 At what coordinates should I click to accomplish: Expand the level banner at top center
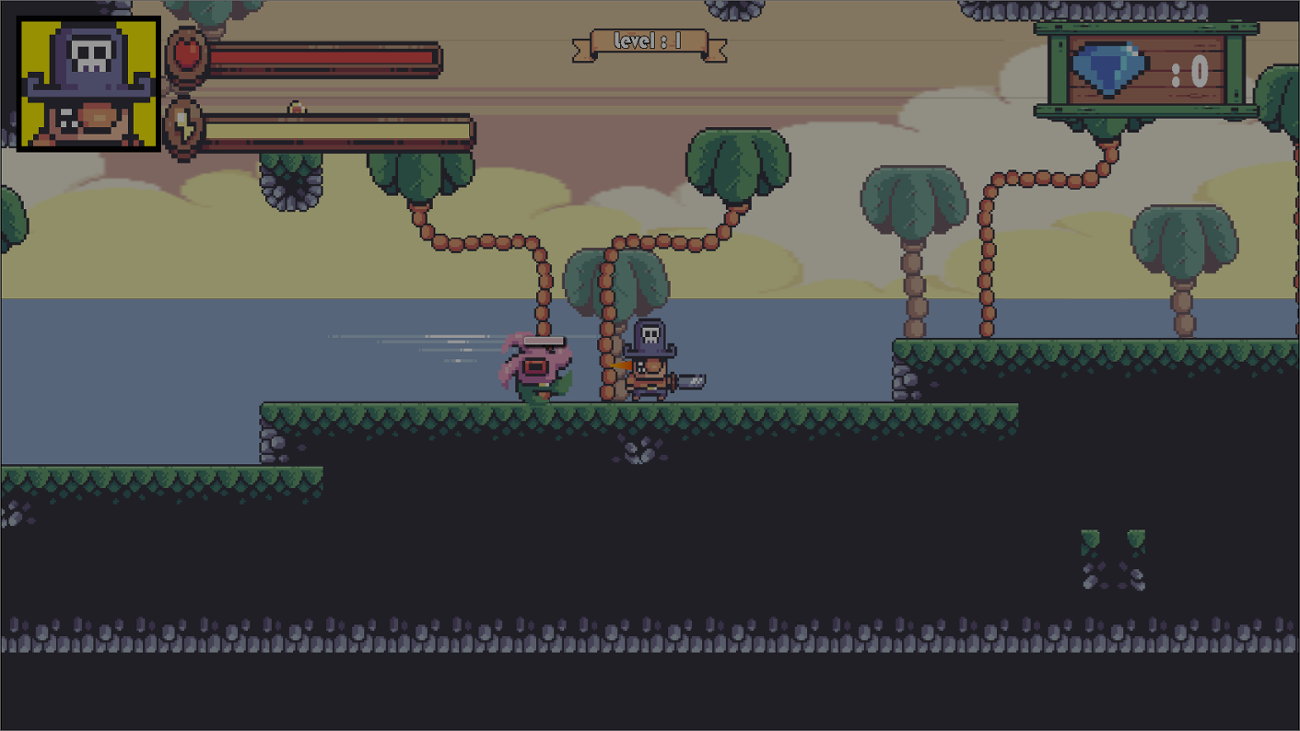(x=650, y=42)
